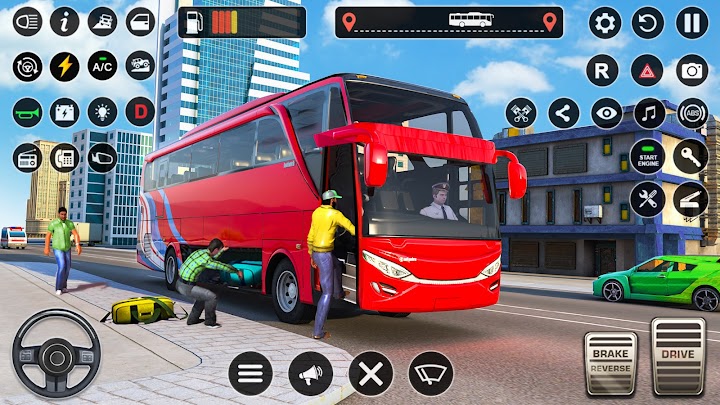Viewport: 720px width, 405px height.
Task: Take a screenshot with the camera button
Action: click(692, 70)
